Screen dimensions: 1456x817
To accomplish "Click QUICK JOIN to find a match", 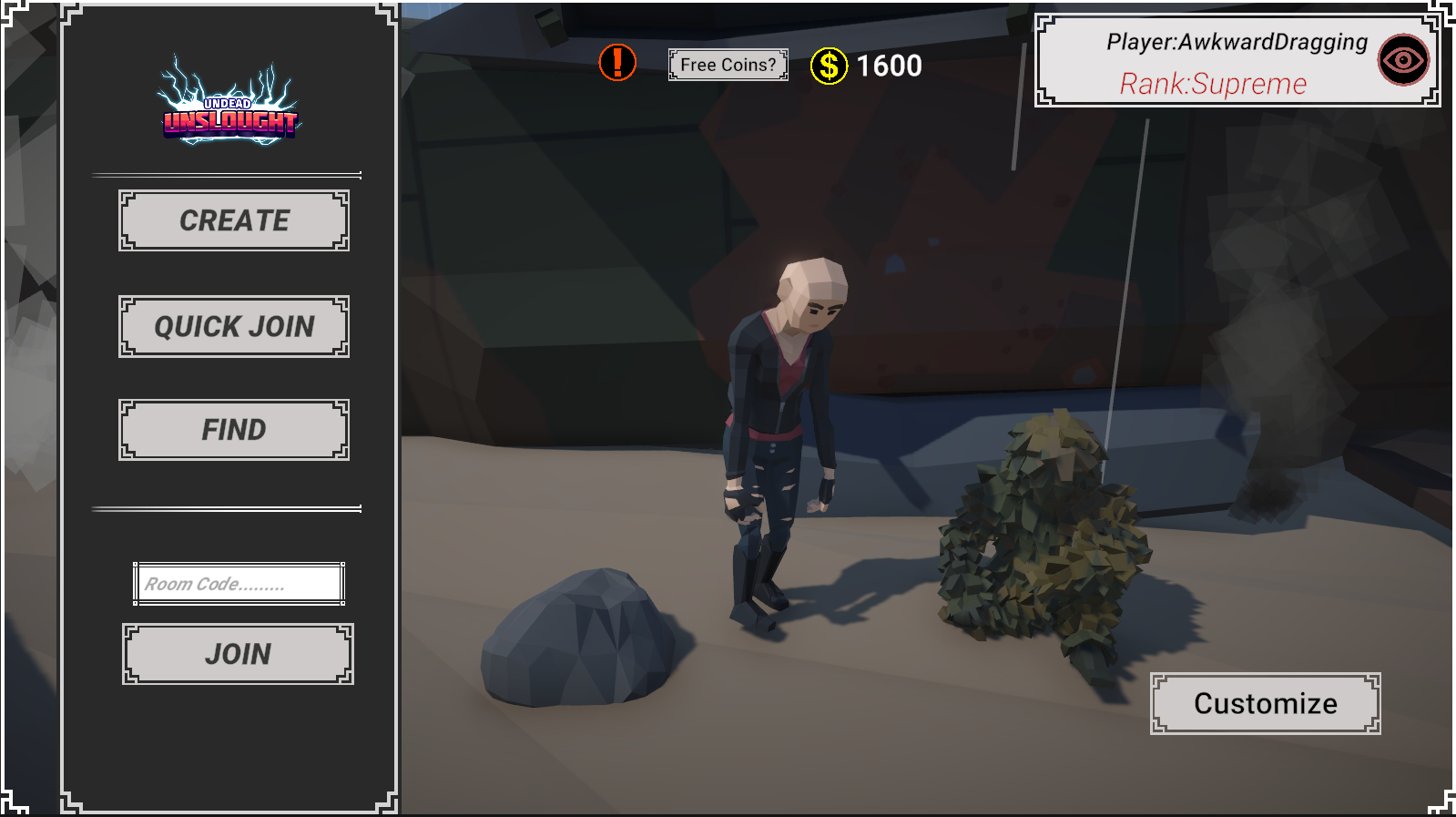I will (233, 326).
